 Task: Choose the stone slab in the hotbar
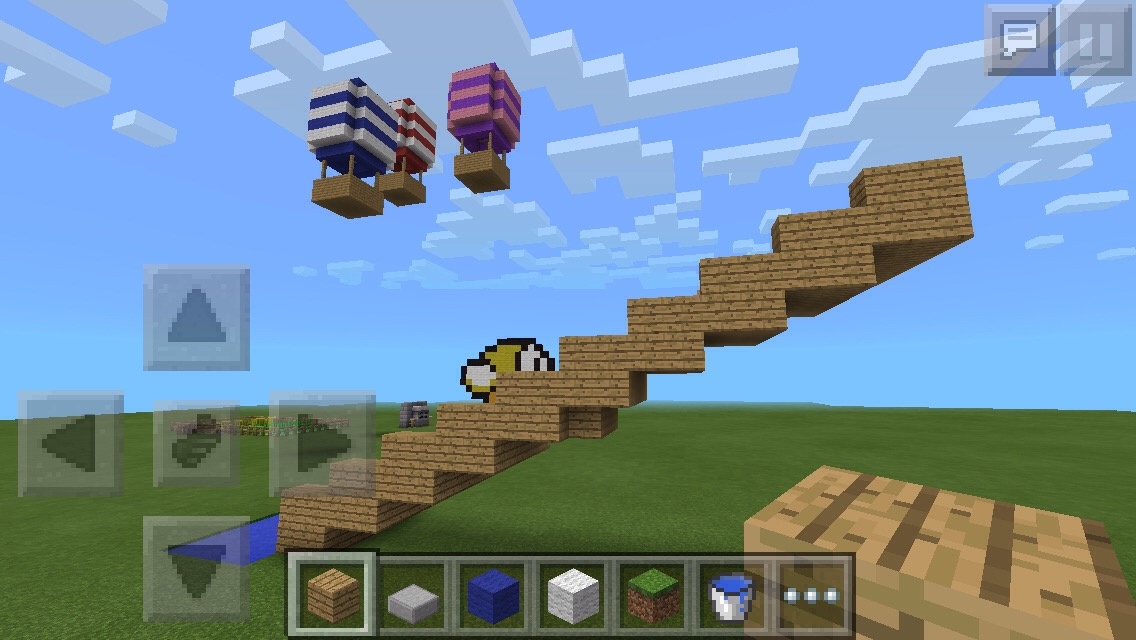point(414,596)
